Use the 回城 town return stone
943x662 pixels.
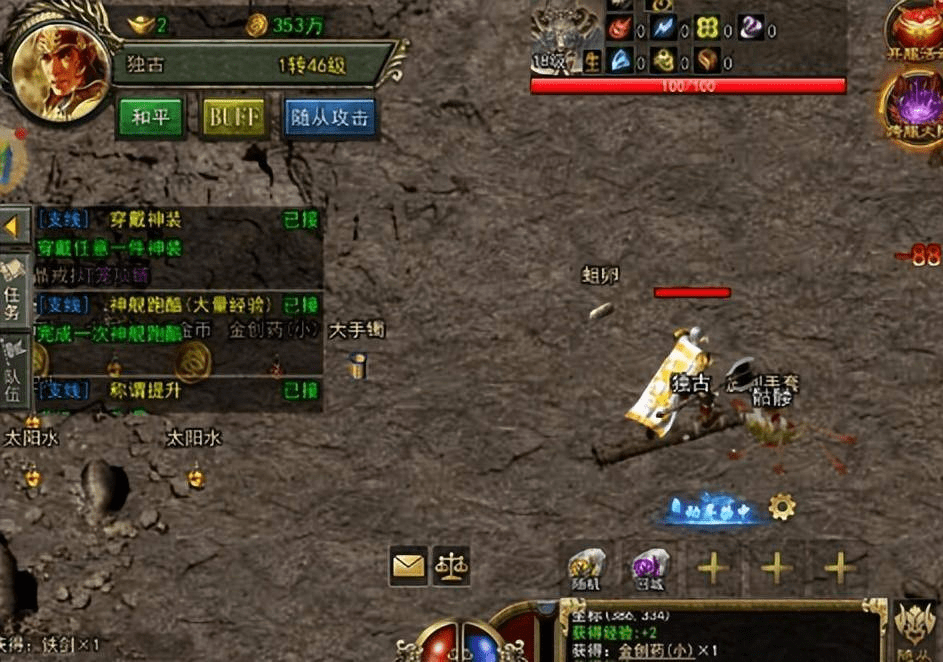click(x=649, y=569)
